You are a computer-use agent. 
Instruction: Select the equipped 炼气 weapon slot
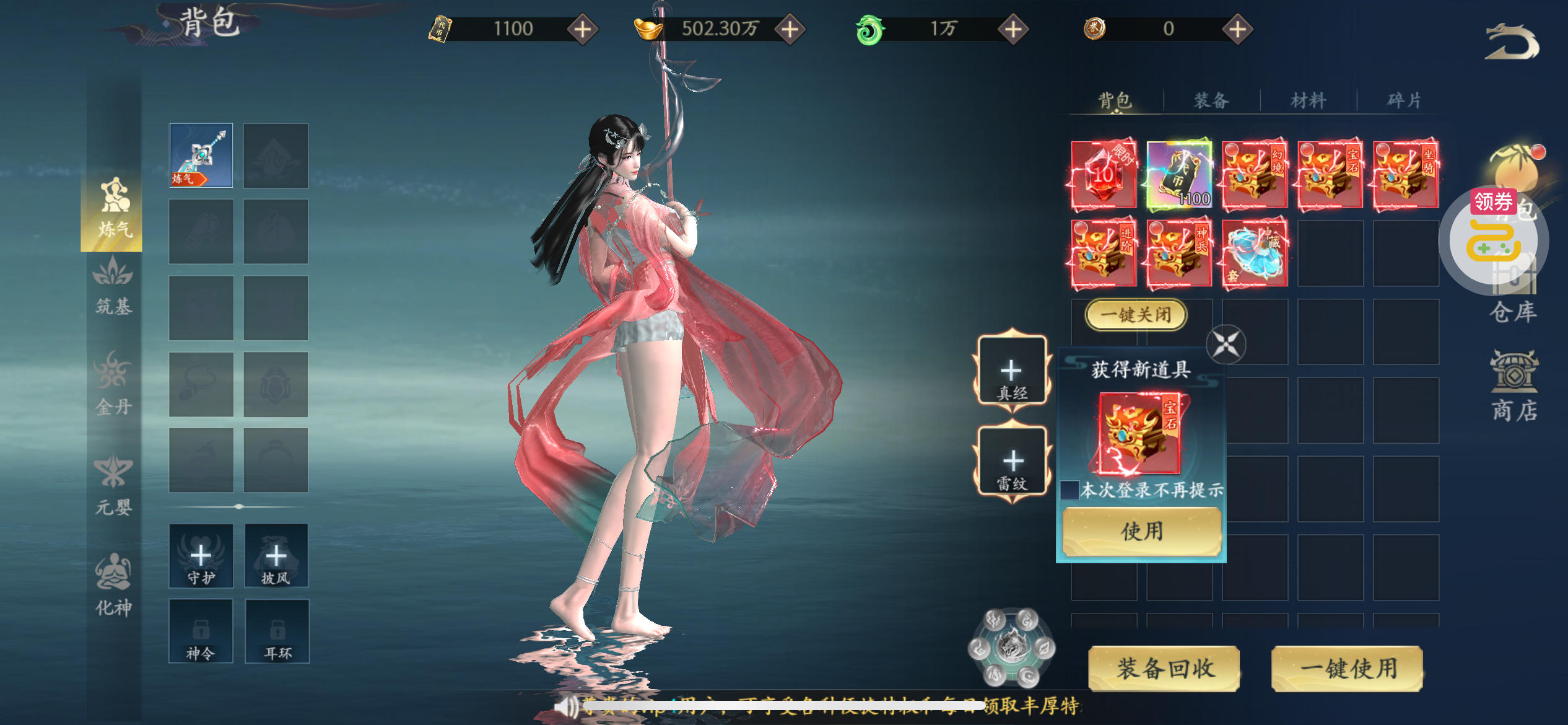click(201, 156)
